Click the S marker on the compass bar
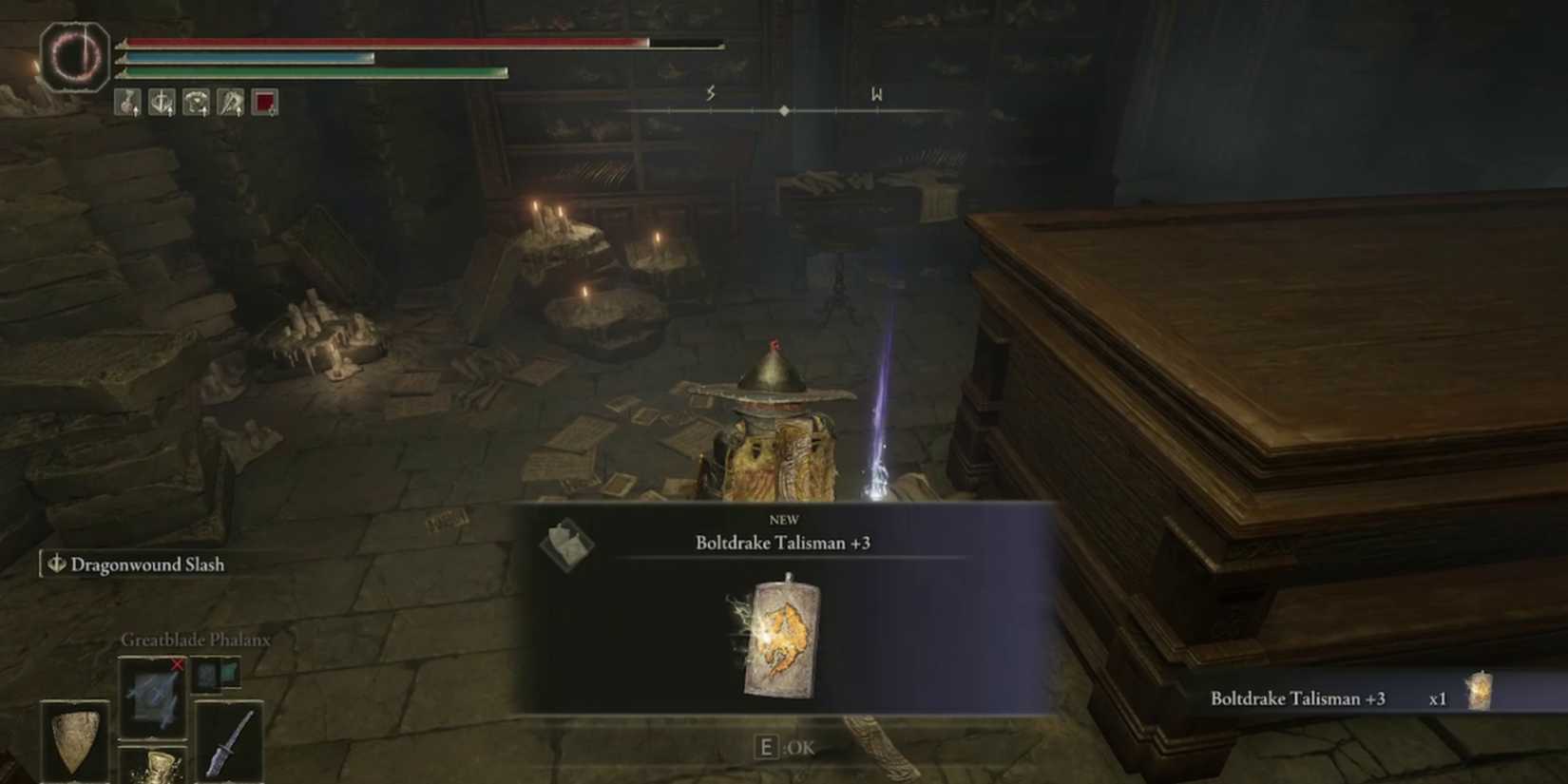 (709, 95)
